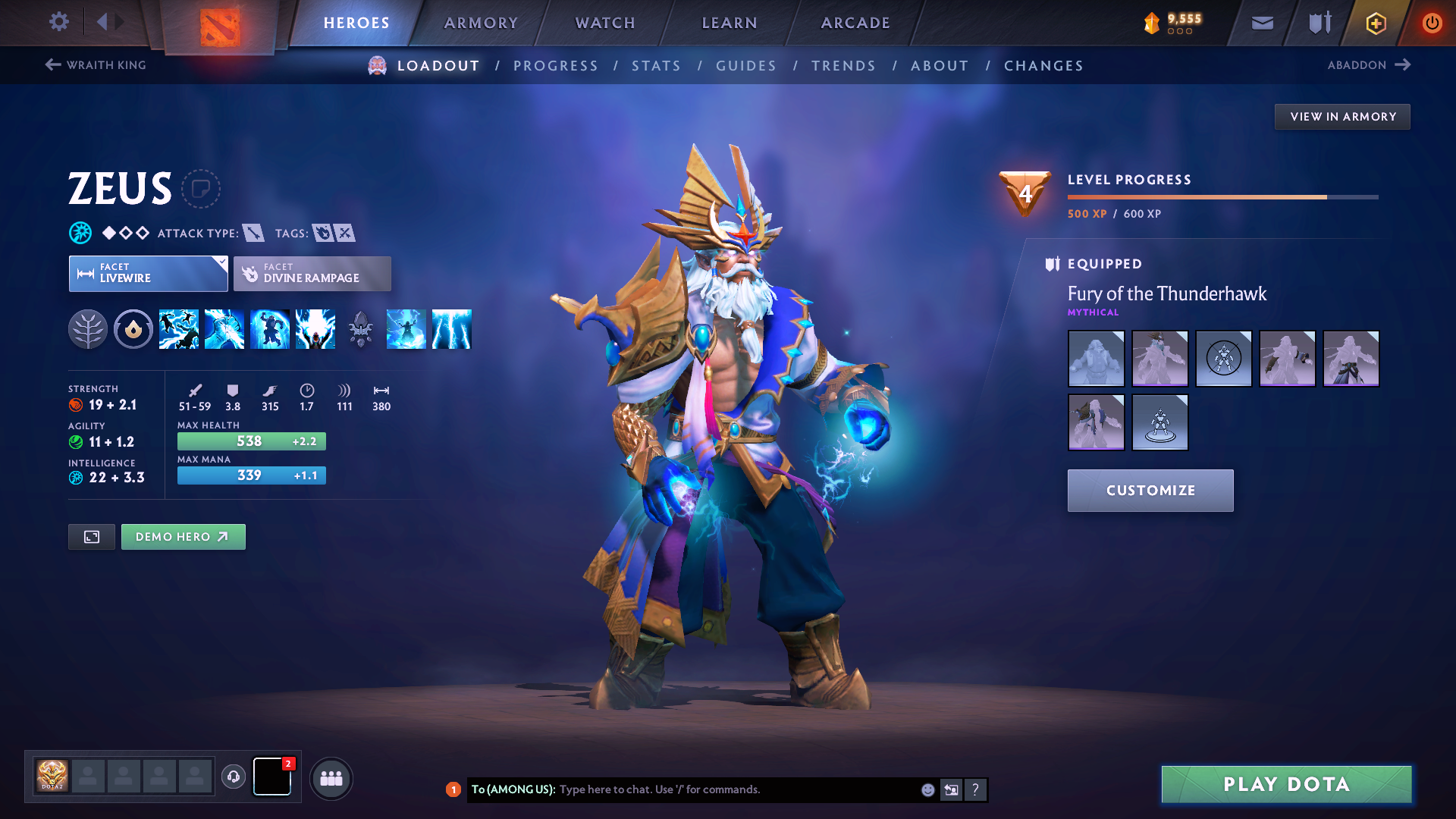Click the headset voice chat icon
Screen dimensions: 1456x819
pyautogui.click(x=234, y=778)
